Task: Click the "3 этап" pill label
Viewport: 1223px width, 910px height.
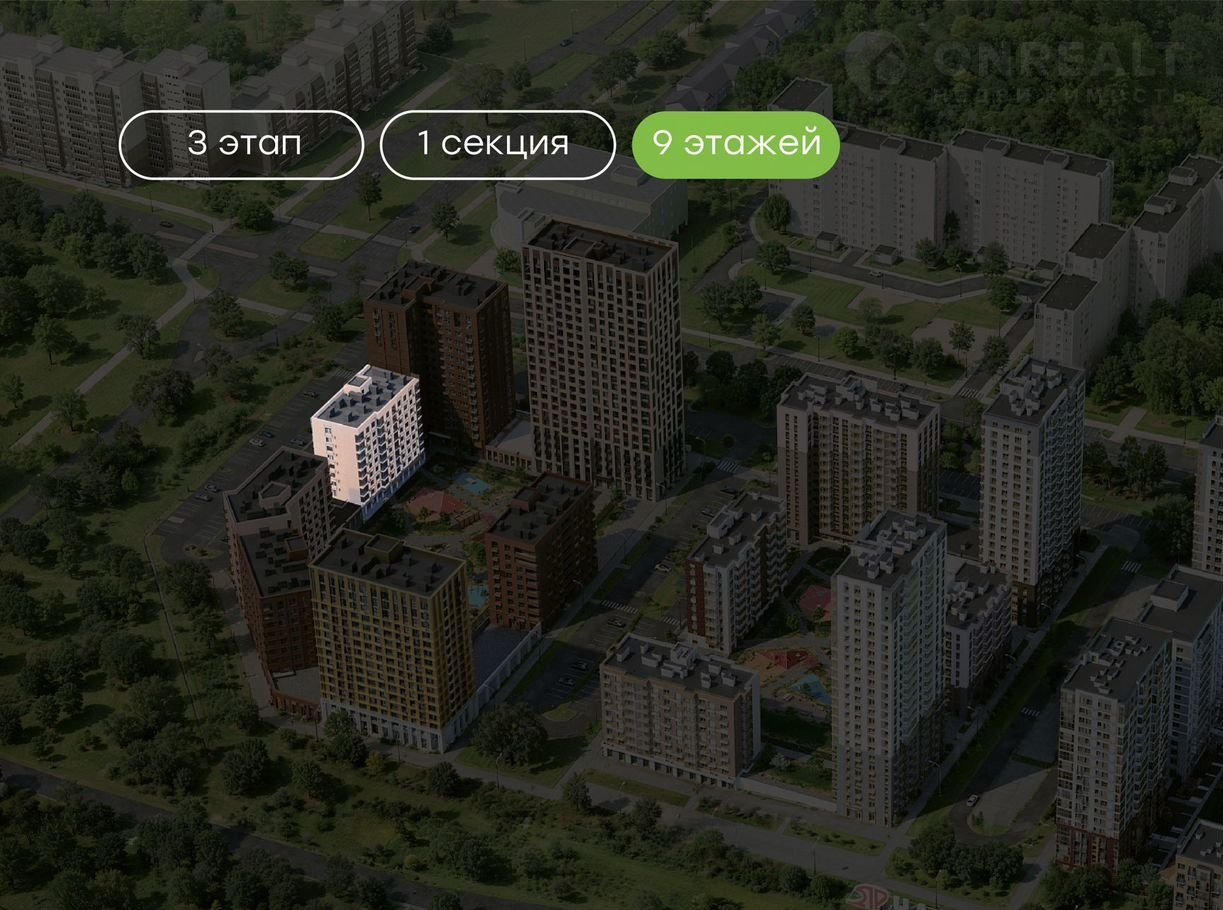Action: (241, 144)
